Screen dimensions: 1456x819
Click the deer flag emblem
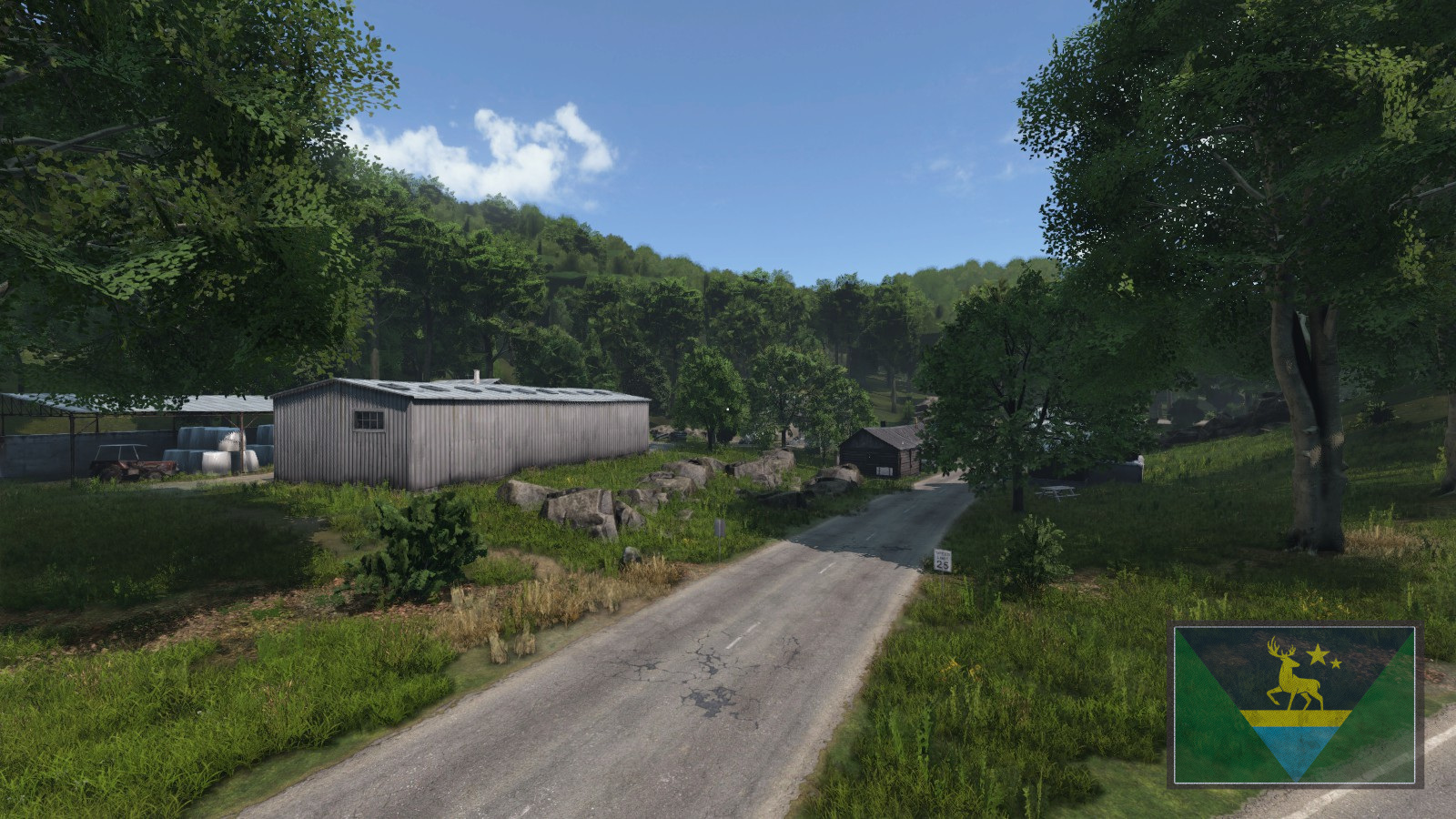pos(1294,704)
